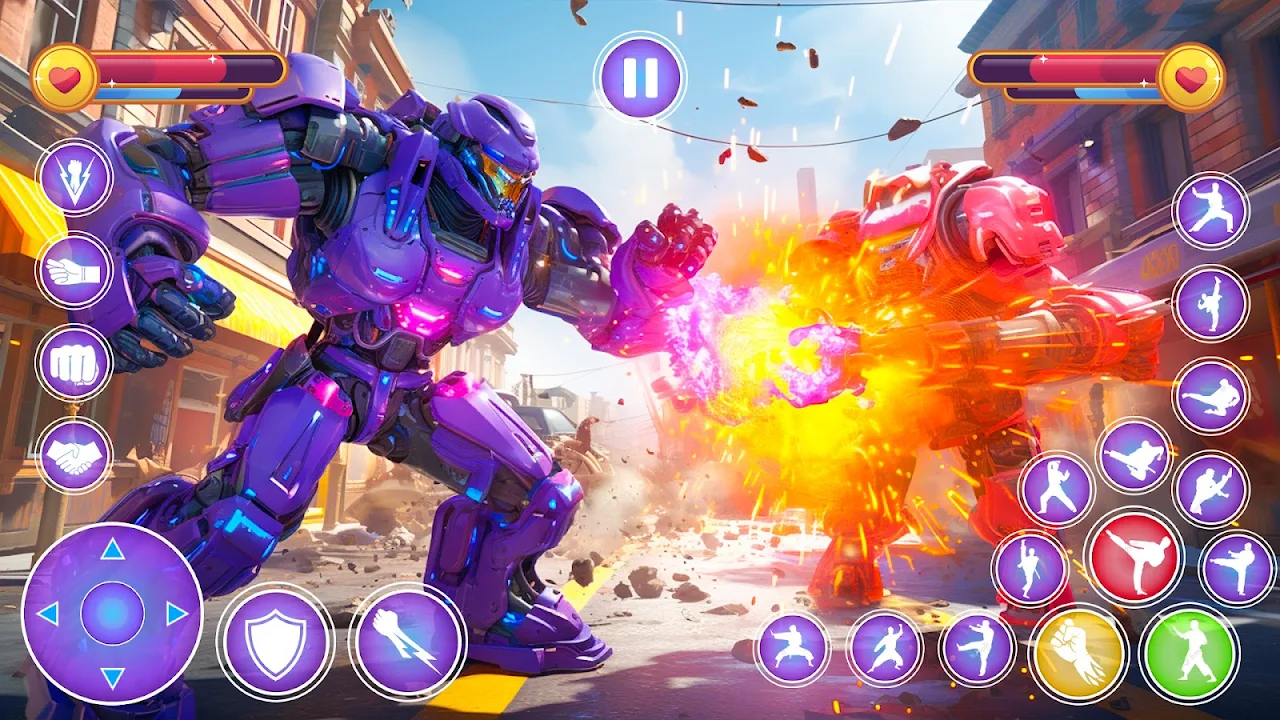Tap the left arrow on the movement pad

click(x=47, y=613)
